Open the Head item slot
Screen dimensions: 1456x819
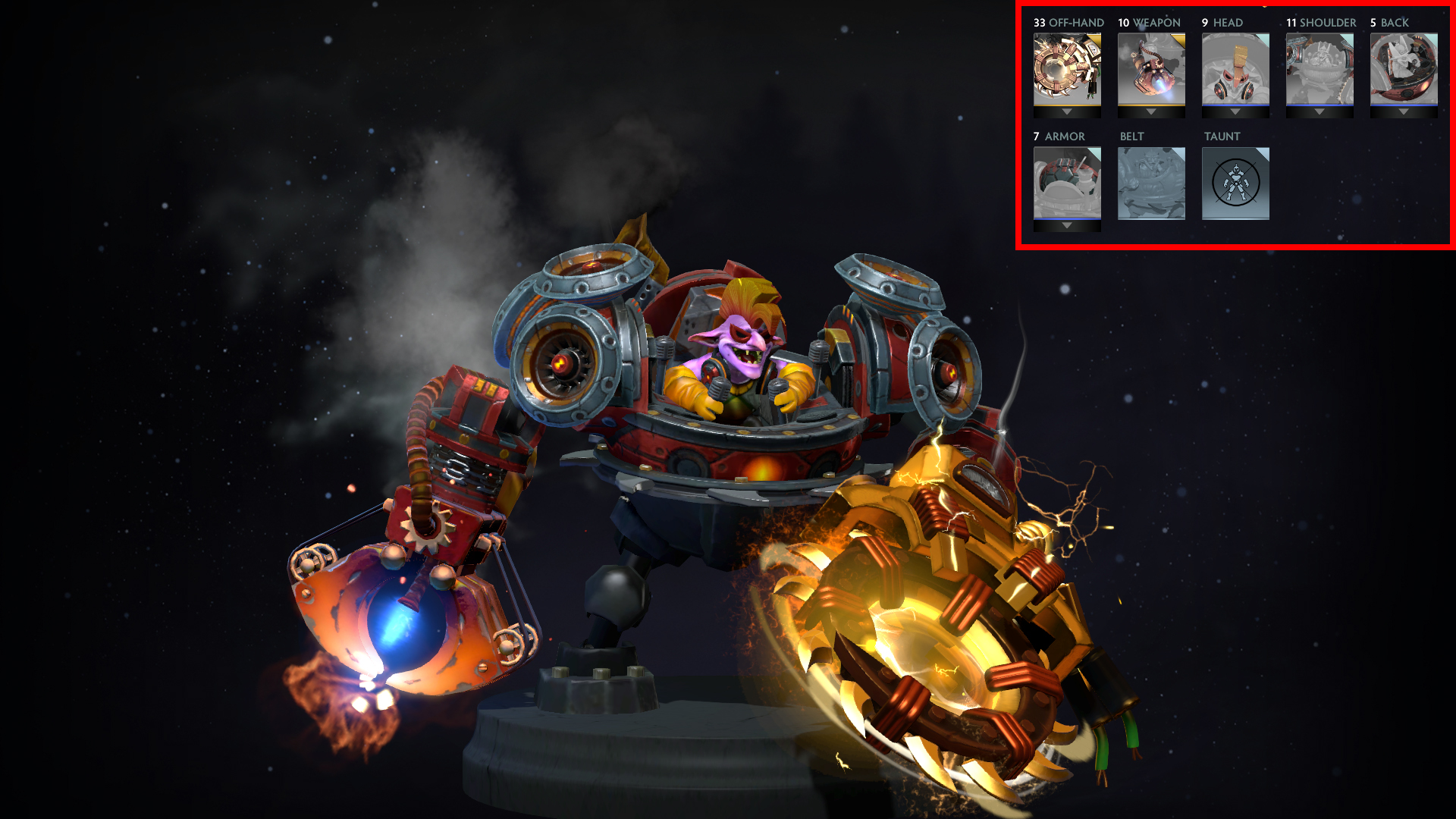point(1235,68)
